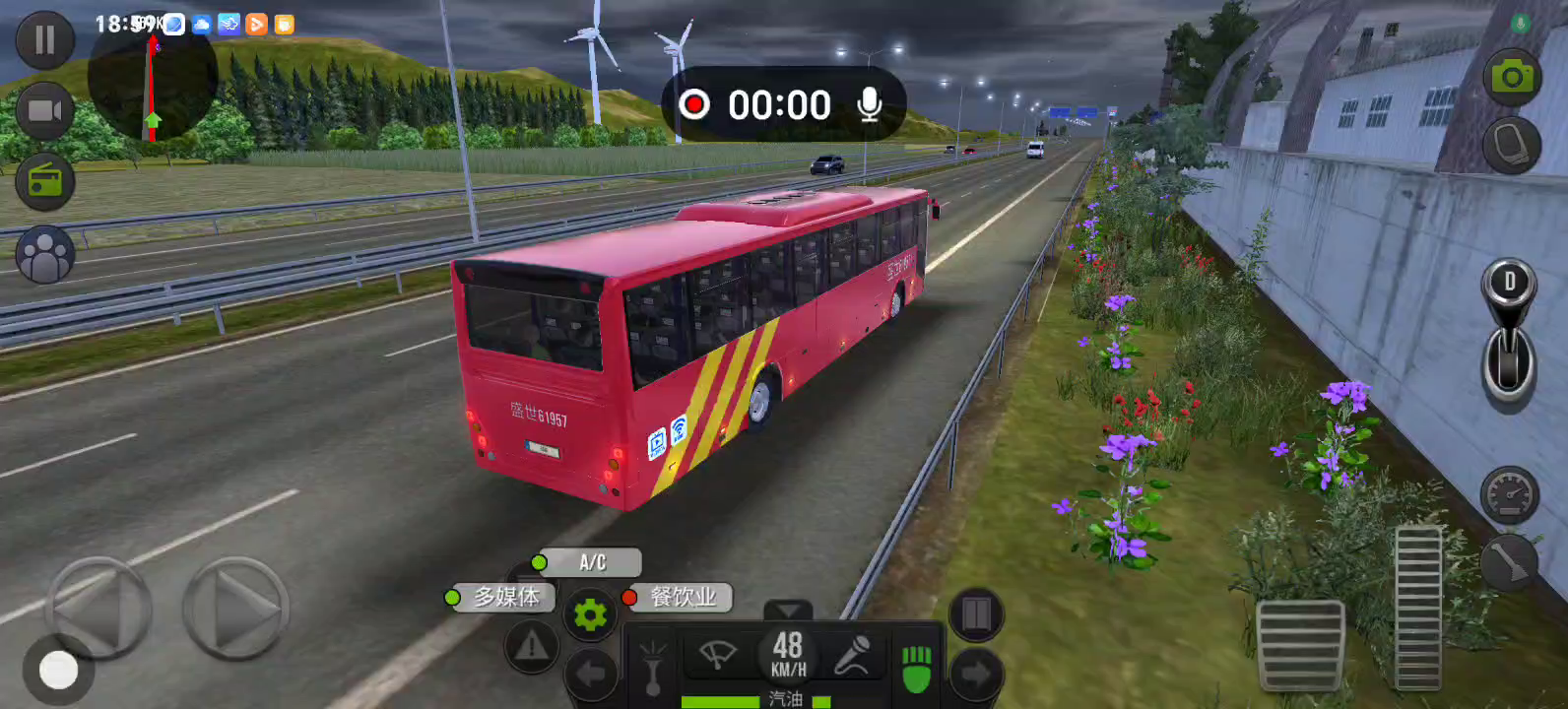This screenshot has width=1568, height=709.
Task: Toggle the cruise control speedometer button
Action: click(x=1509, y=494)
